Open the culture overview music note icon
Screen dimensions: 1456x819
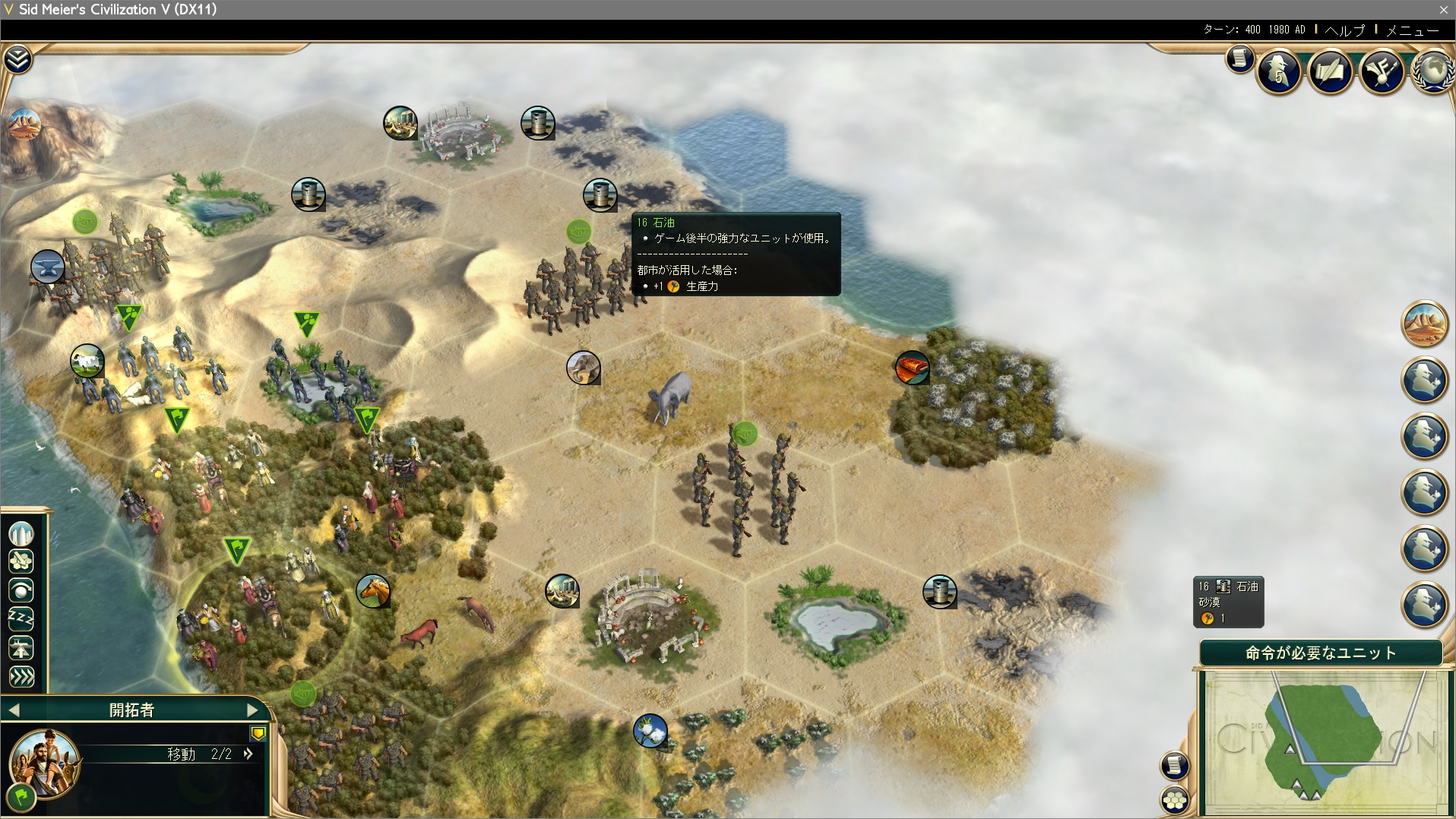click(x=1382, y=72)
